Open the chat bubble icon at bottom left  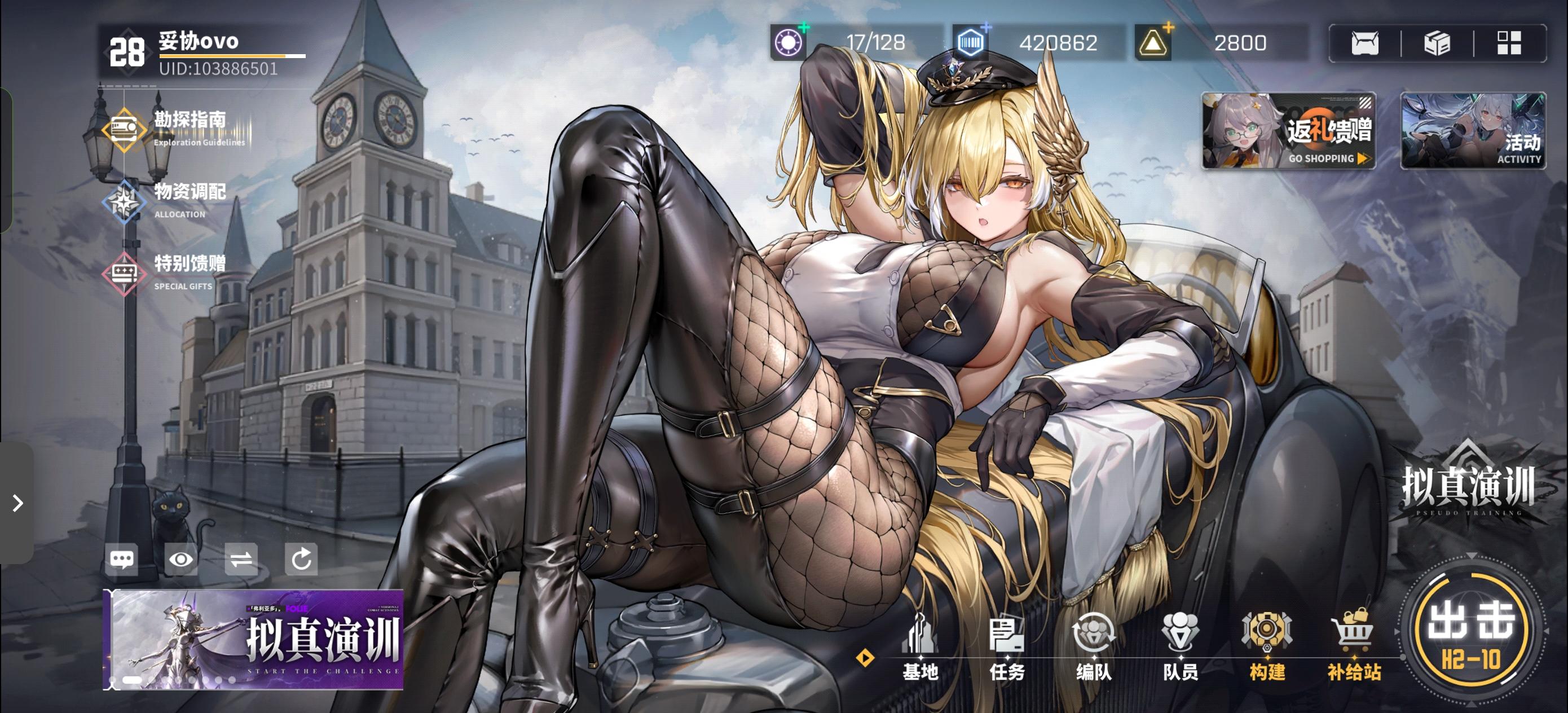click(x=122, y=559)
